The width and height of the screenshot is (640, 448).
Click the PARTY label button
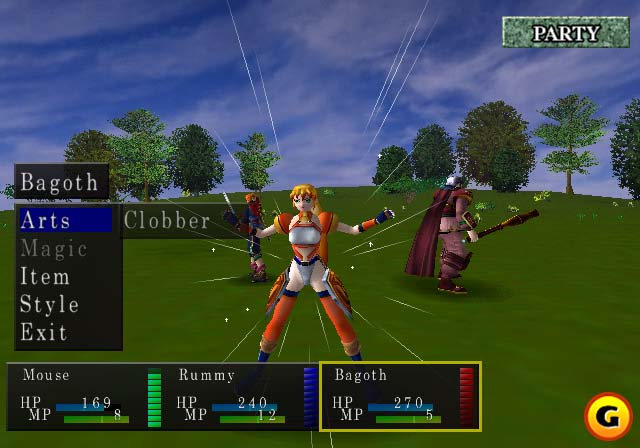pyautogui.click(x=566, y=33)
